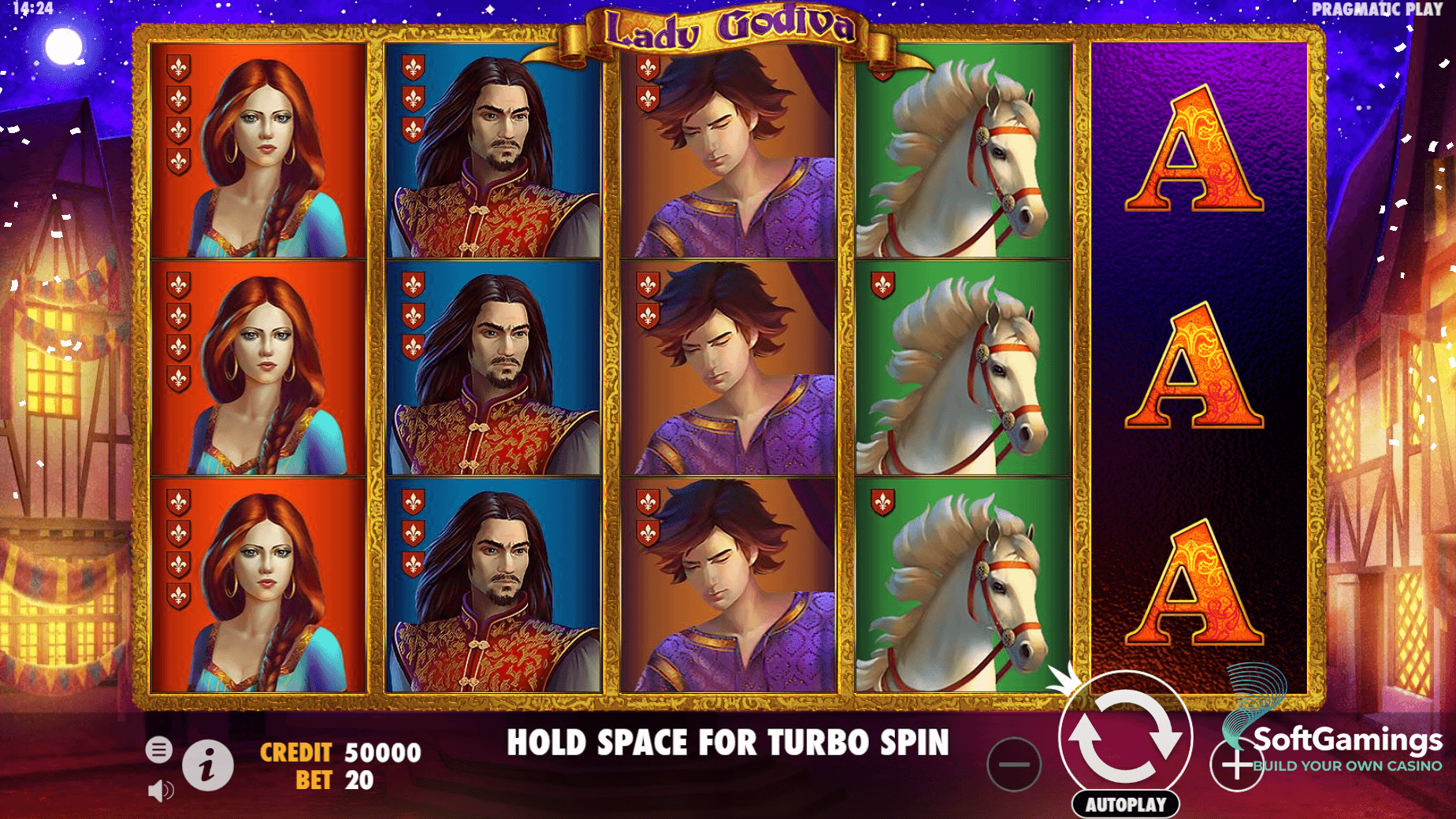The width and height of the screenshot is (1456, 819).
Task: Click the white horse symbol on reel four
Action: (965, 370)
